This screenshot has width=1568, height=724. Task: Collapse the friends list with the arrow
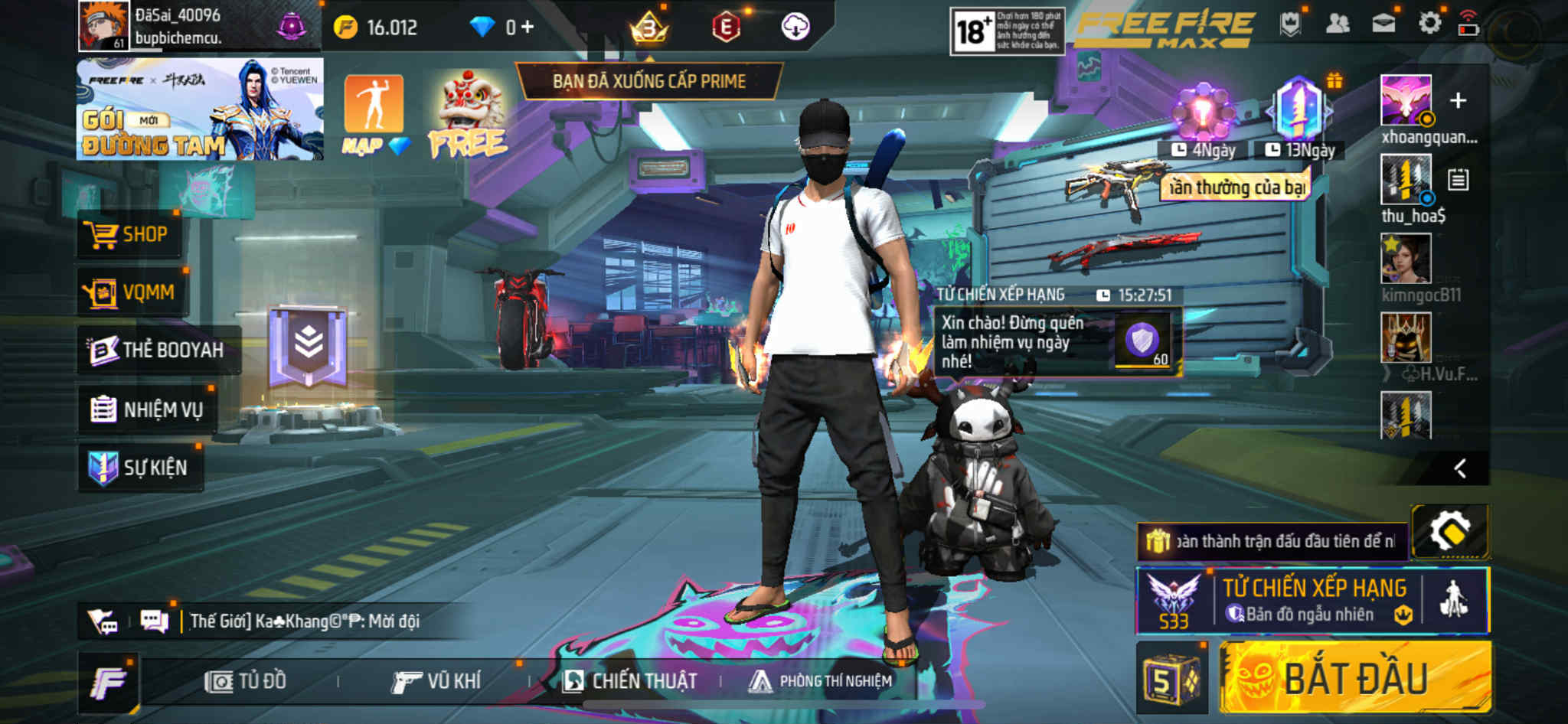point(1460,468)
